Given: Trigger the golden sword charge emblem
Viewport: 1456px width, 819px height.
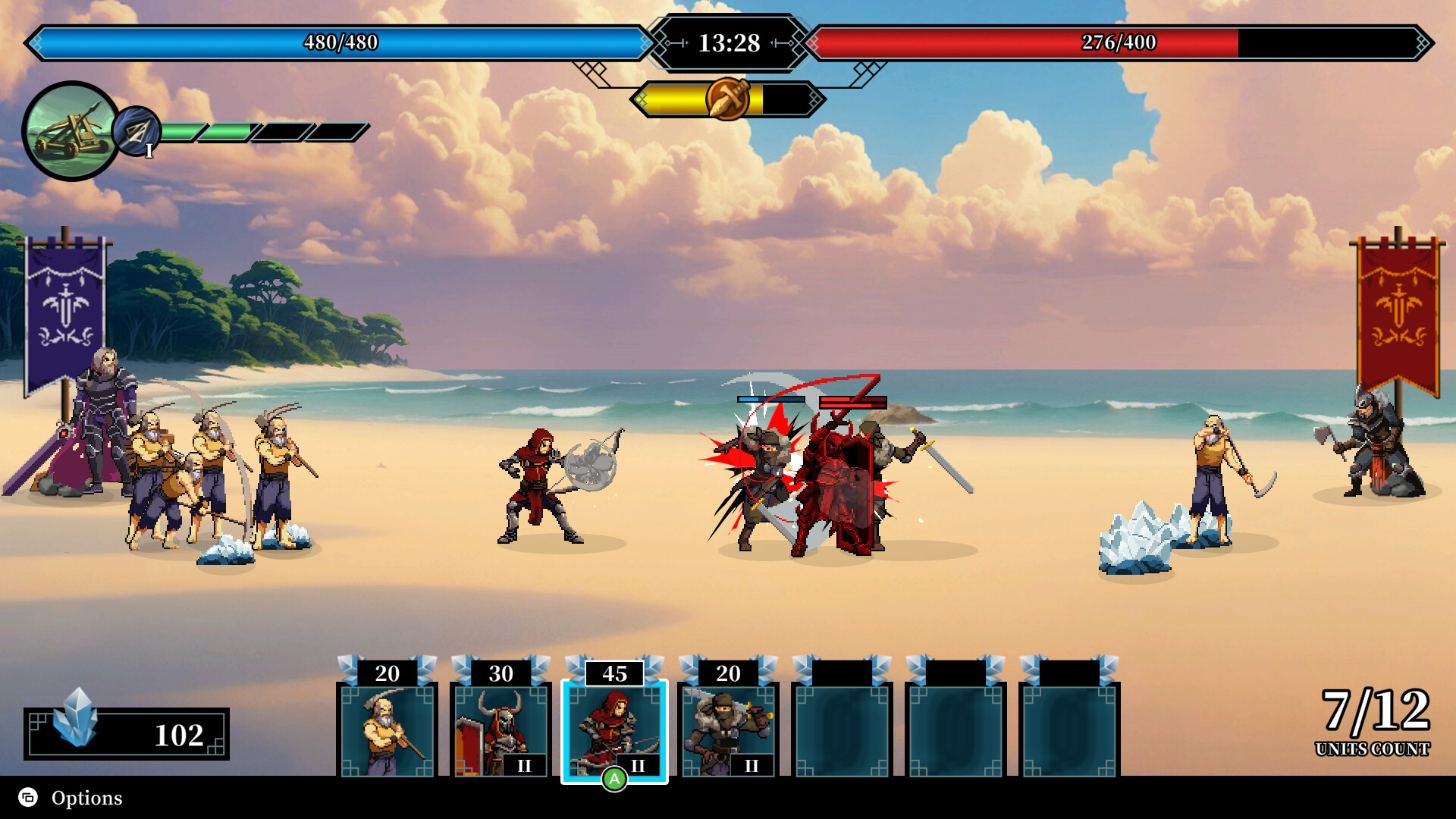Looking at the screenshot, I should pyautogui.click(x=727, y=99).
